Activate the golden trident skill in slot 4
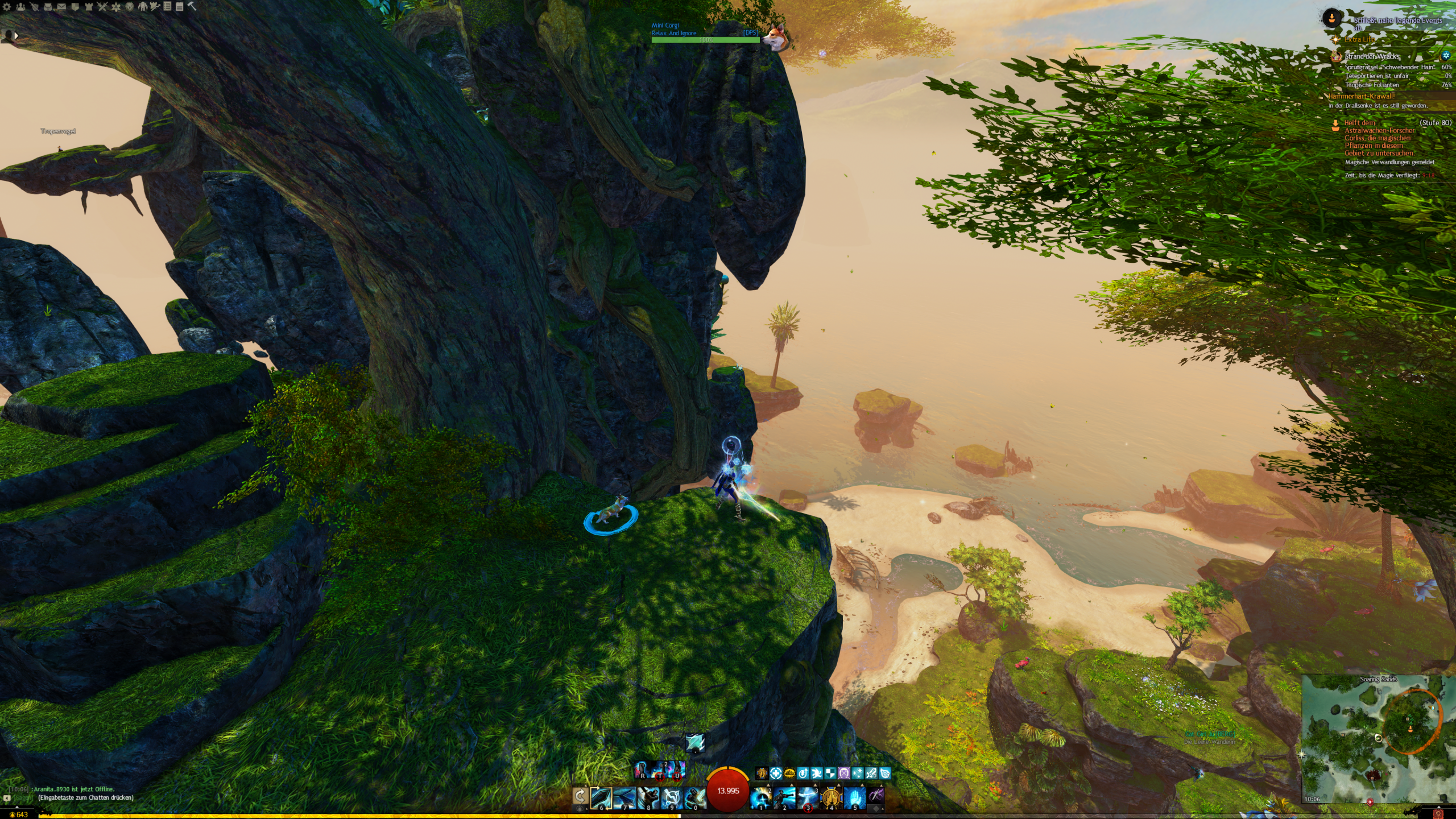Screen dimensions: 1456x819 (x=831, y=797)
